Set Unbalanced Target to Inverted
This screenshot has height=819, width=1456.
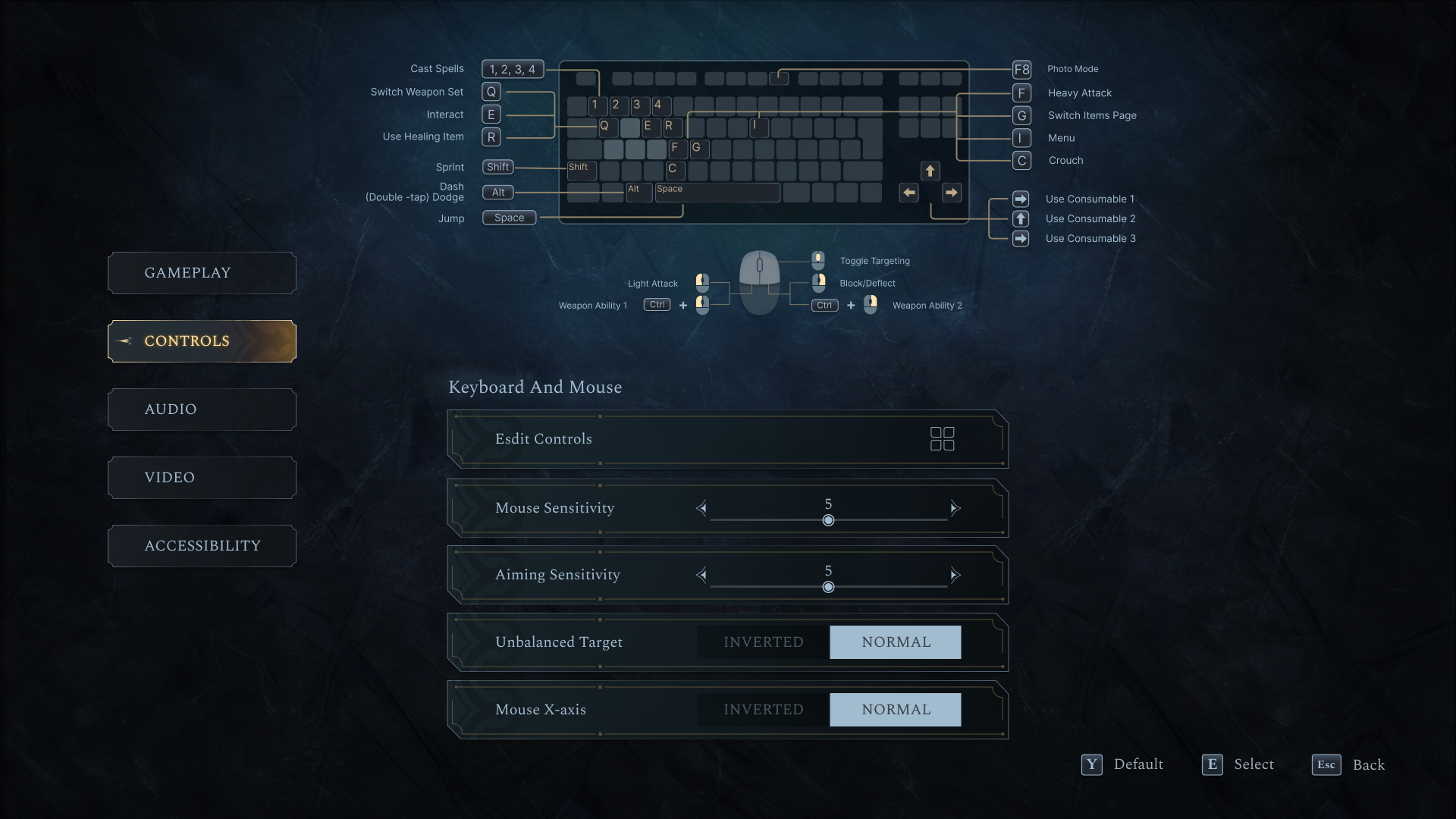pos(763,642)
